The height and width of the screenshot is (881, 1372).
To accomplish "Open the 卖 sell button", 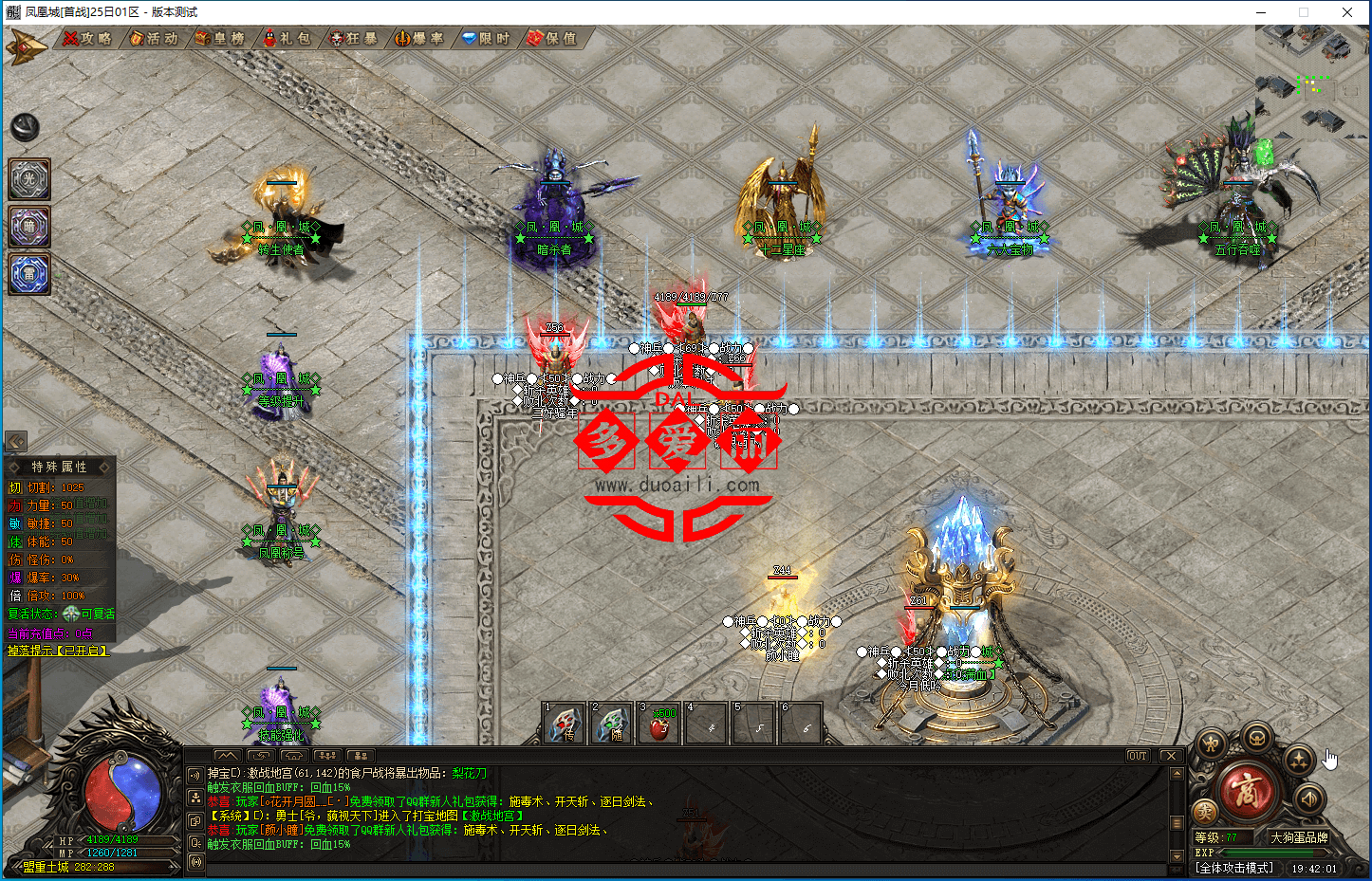I will coord(1205,812).
